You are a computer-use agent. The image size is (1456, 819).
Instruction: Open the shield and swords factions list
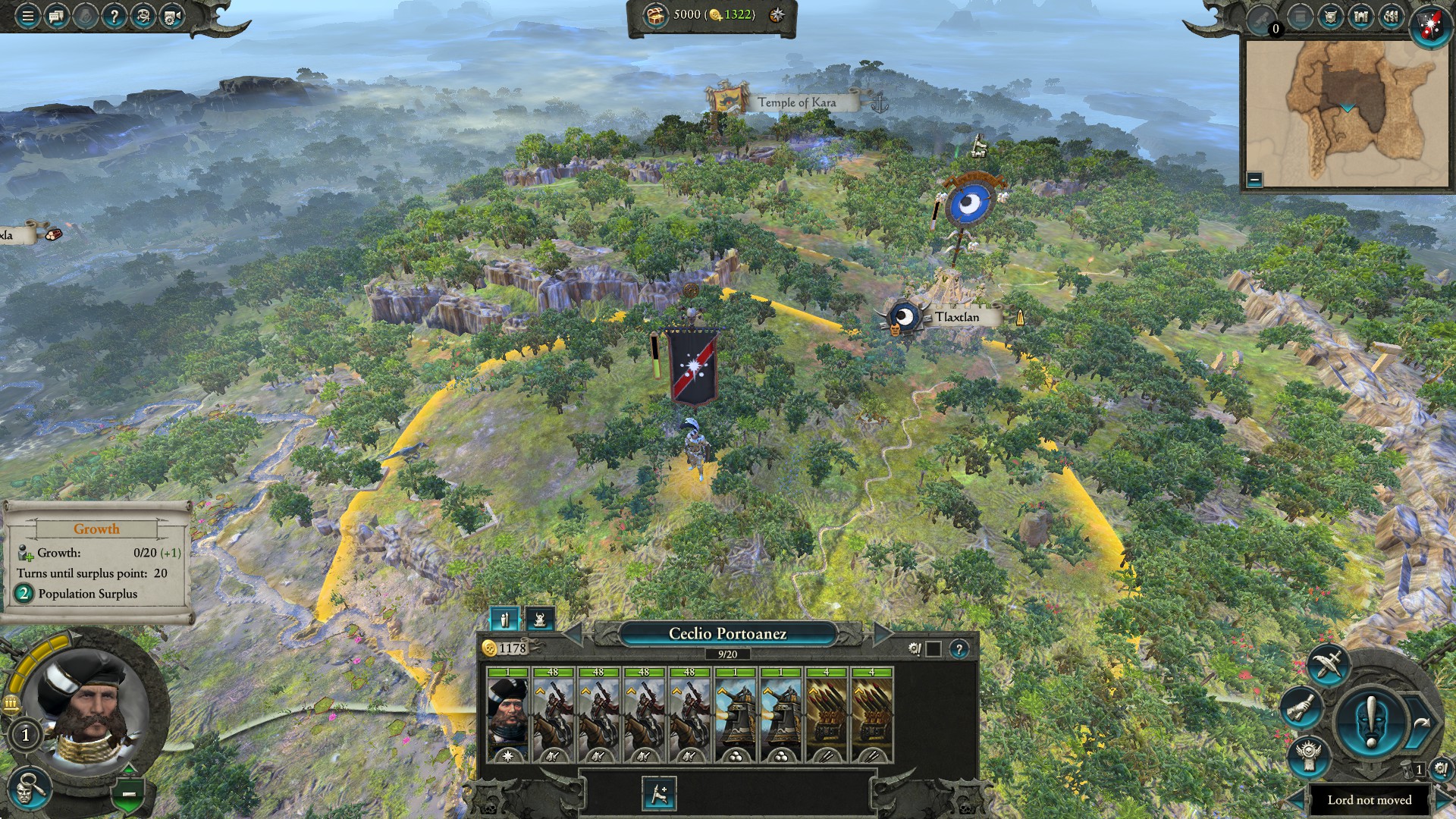(x=1331, y=17)
